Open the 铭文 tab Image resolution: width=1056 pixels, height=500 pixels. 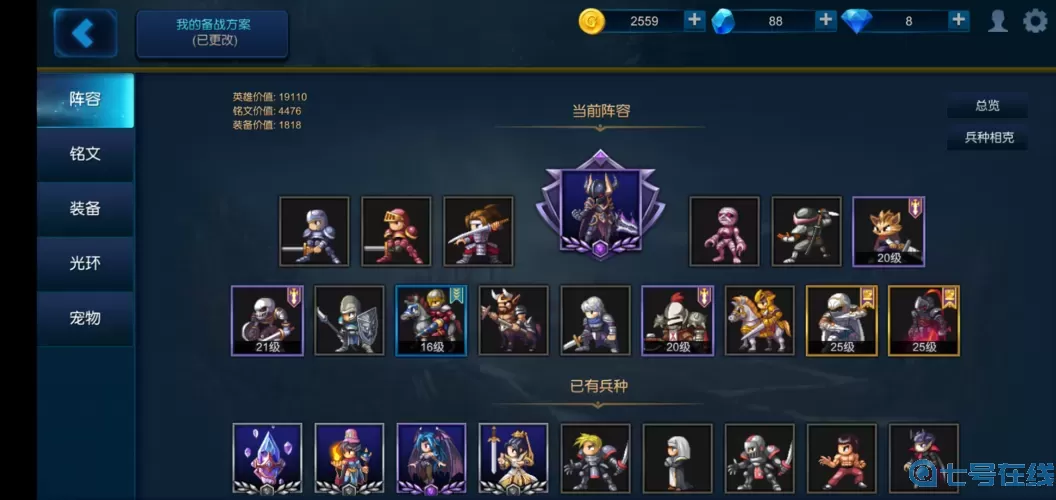coord(85,154)
